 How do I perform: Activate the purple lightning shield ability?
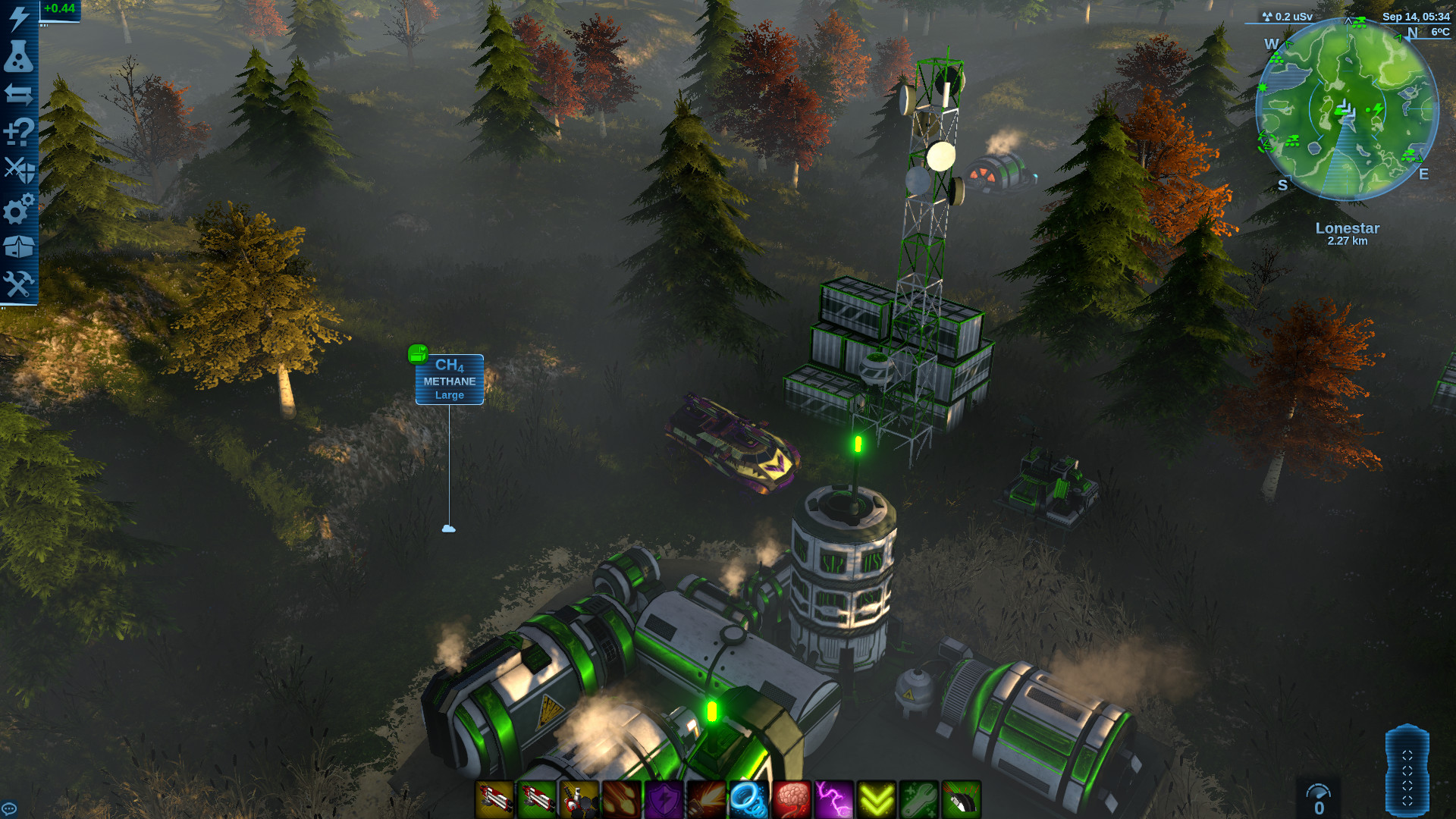pyautogui.click(x=662, y=800)
